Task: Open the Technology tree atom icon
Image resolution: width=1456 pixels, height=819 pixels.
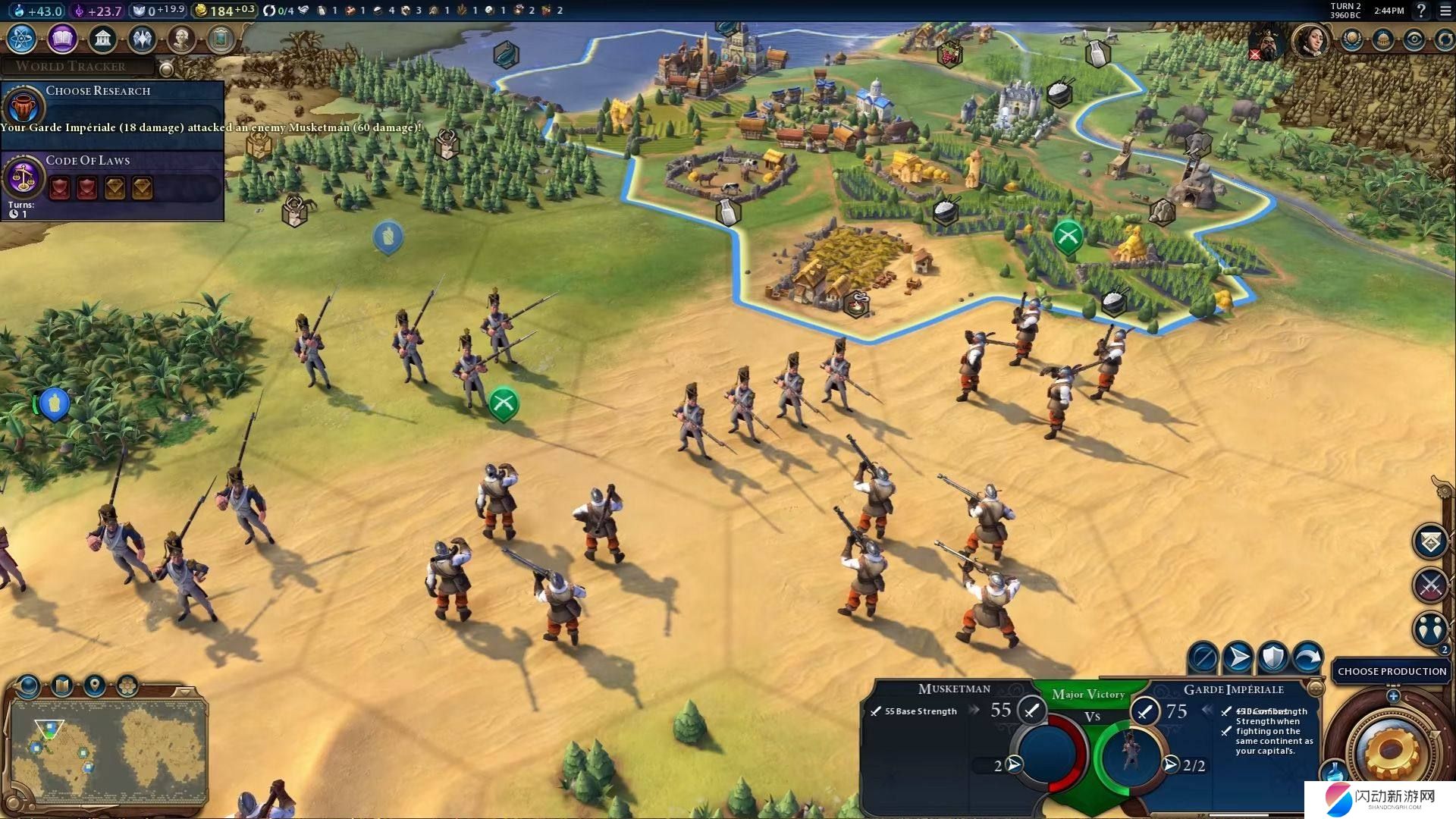Action: [21, 38]
